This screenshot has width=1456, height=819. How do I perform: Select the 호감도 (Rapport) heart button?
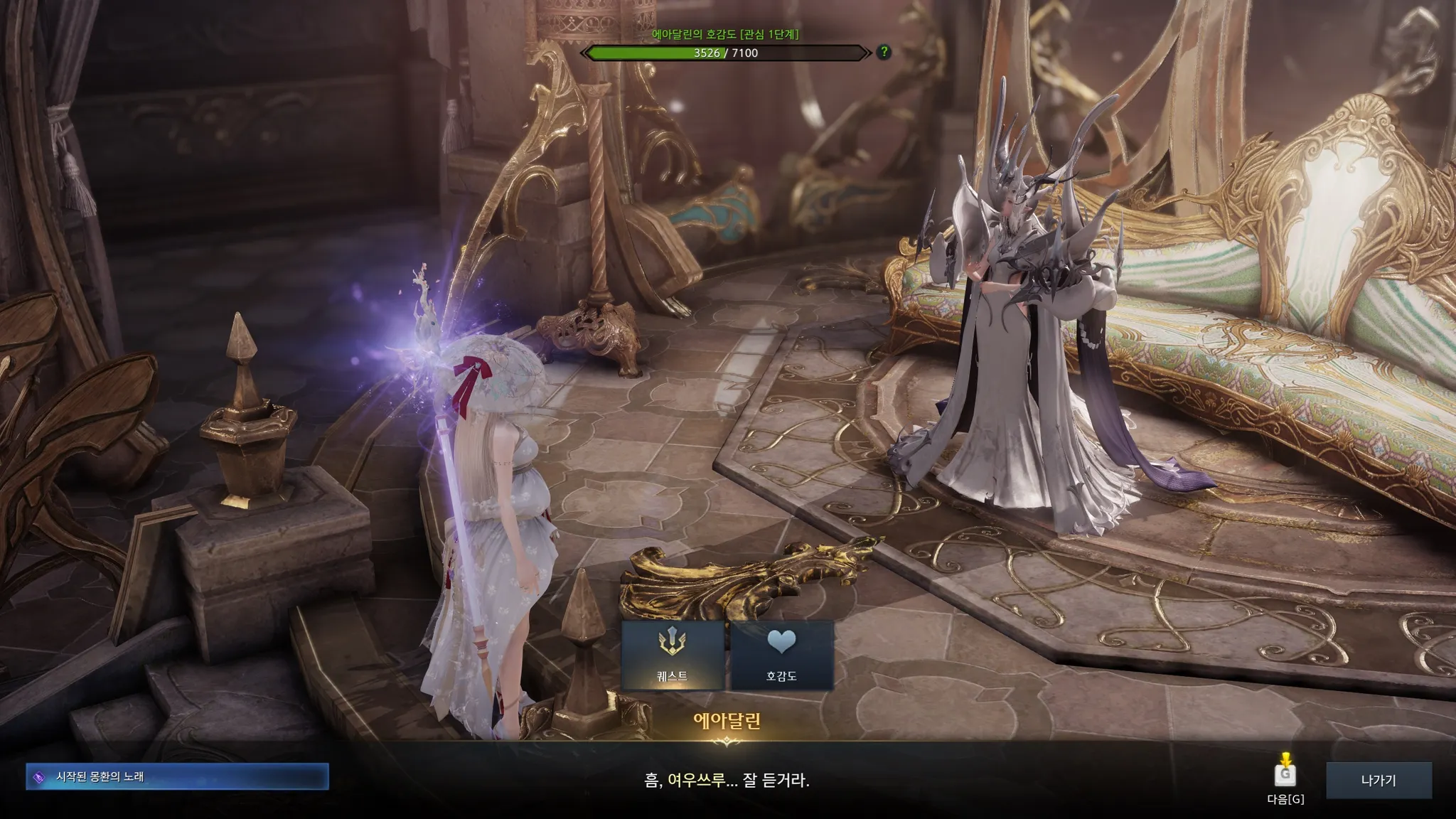point(781,655)
